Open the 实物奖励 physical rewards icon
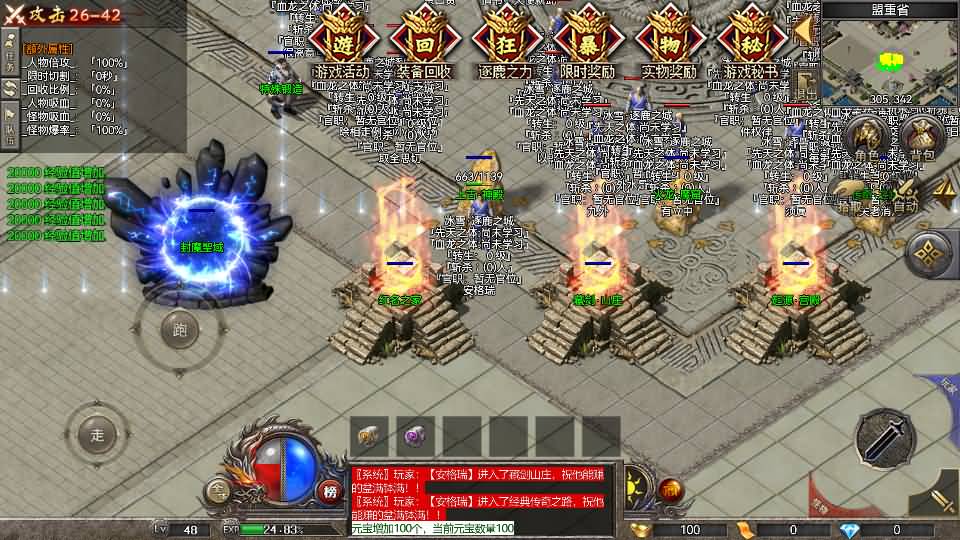The width and height of the screenshot is (960, 540). (x=668, y=45)
